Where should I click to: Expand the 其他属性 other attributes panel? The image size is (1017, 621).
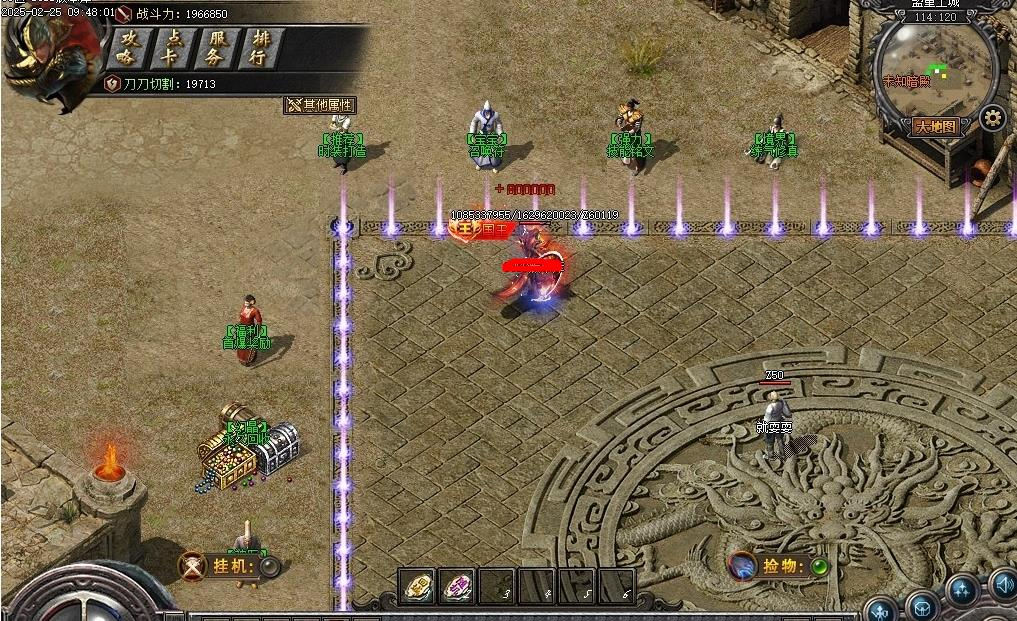320,105
